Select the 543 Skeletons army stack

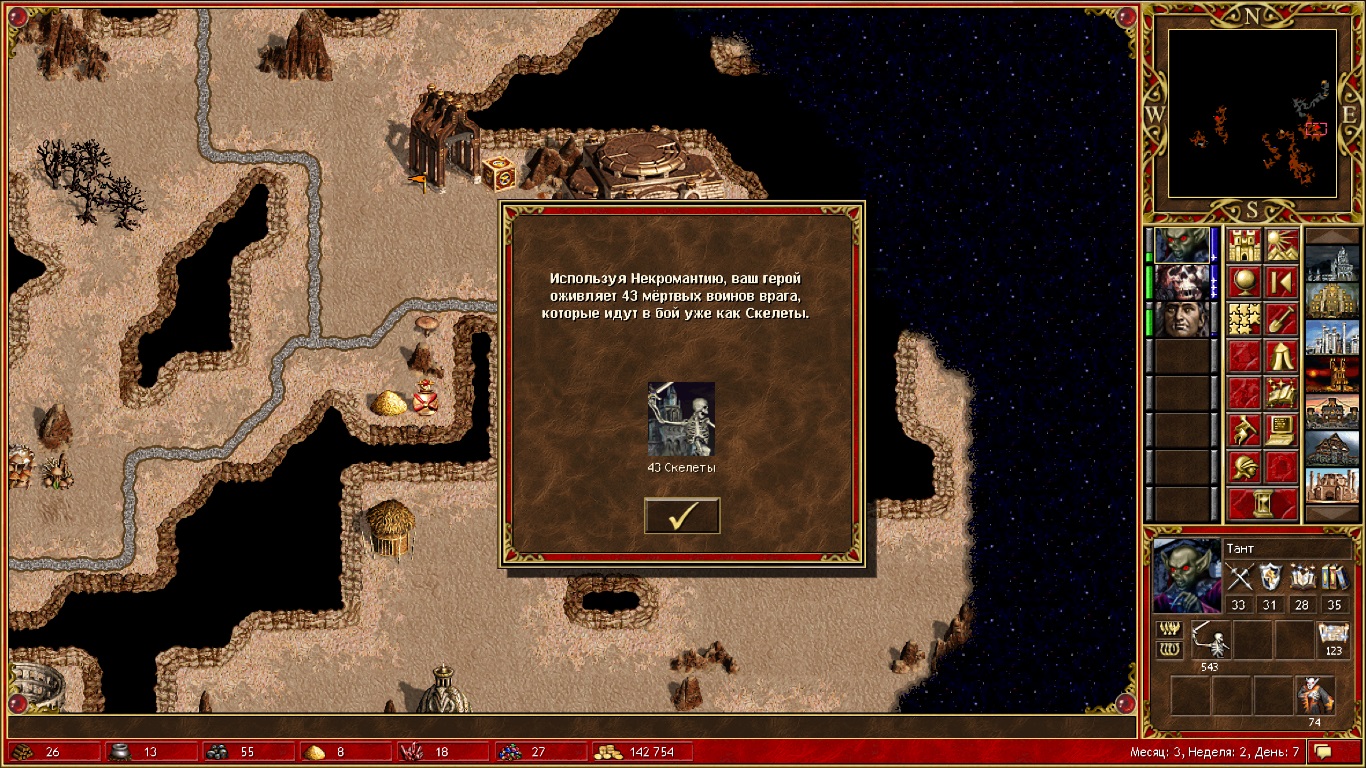coord(1211,640)
